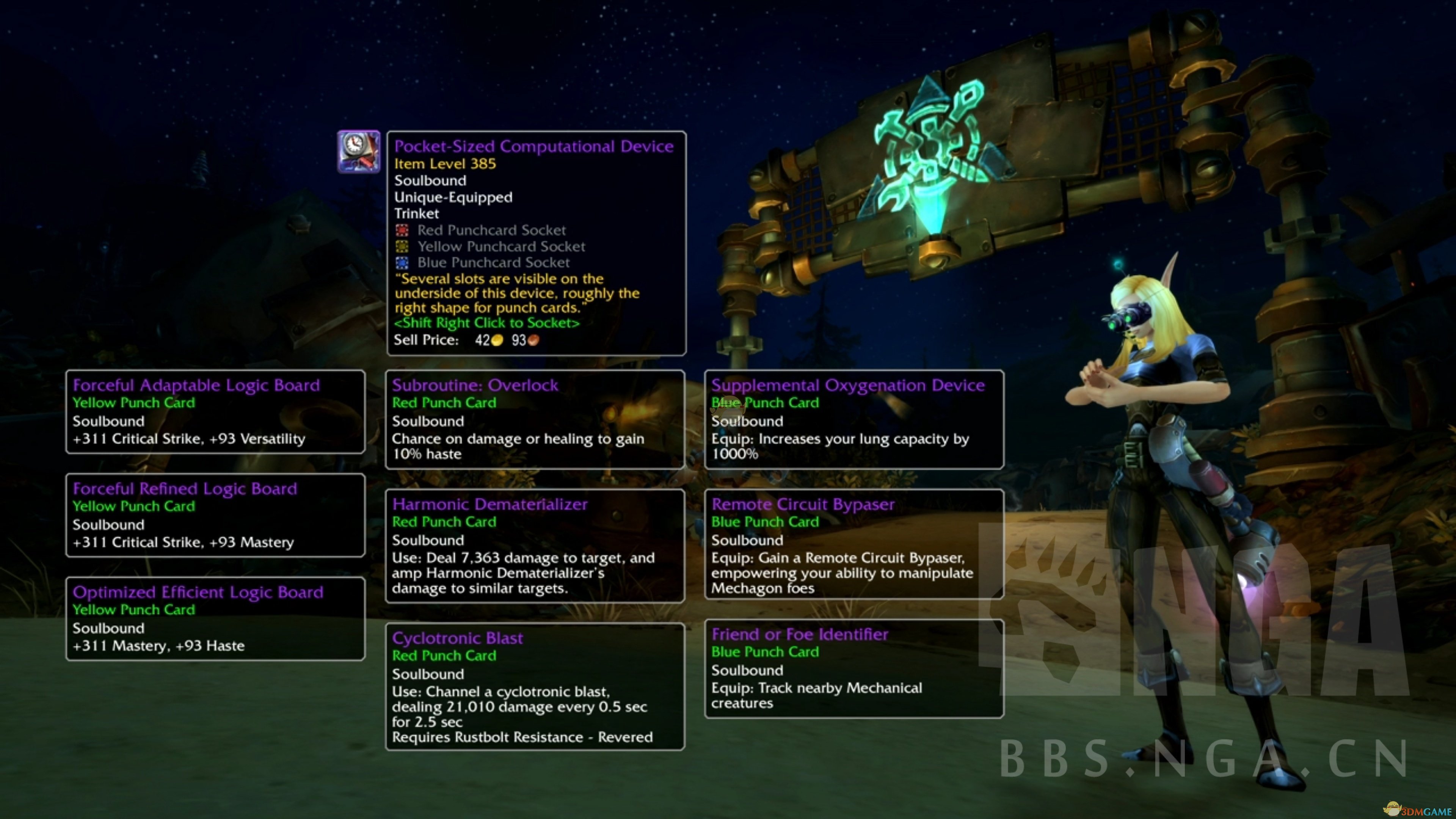Select the Forceful Adaptable Logic Board entry

(x=215, y=413)
